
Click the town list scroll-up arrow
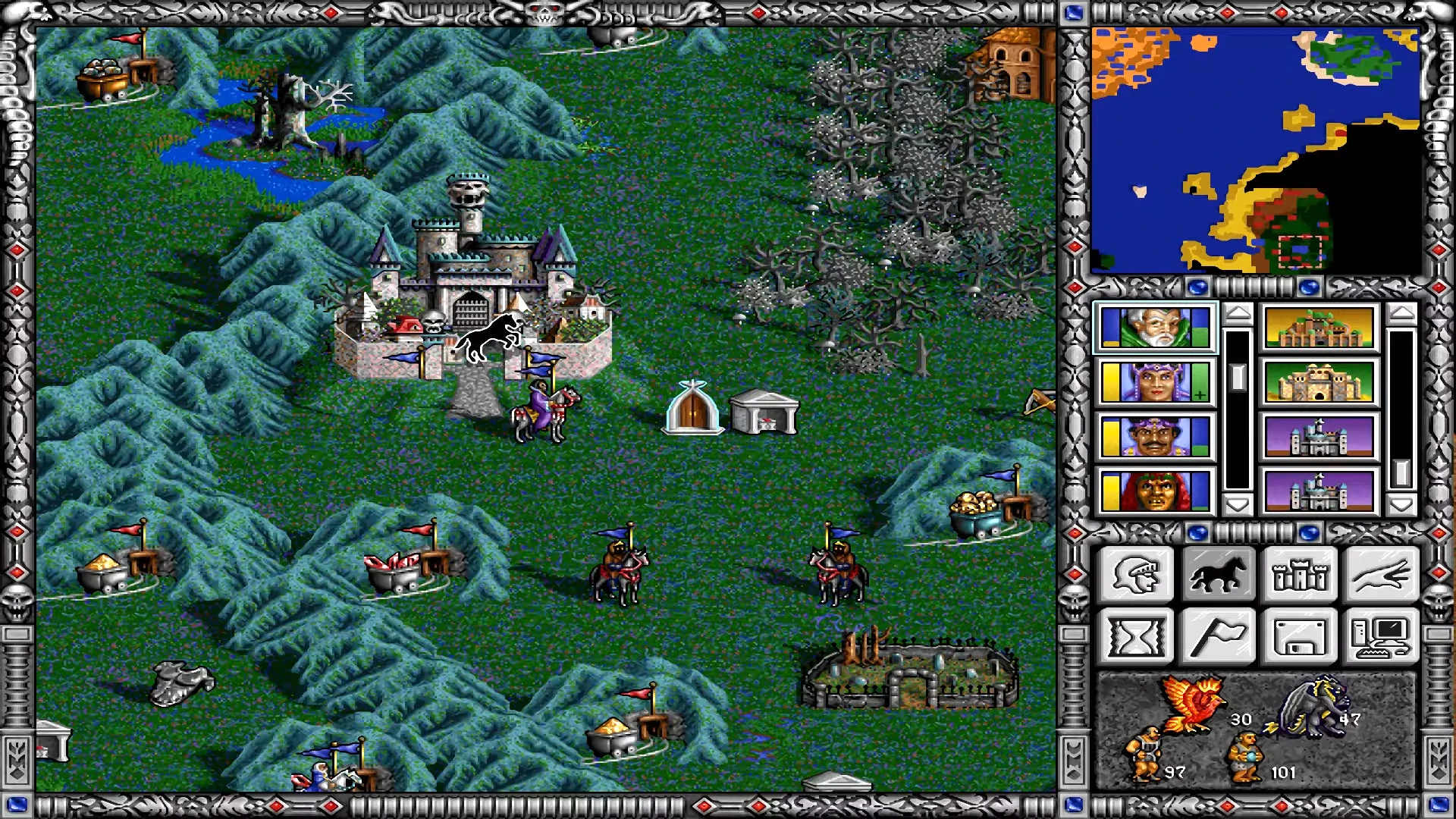click(1401, 311)
